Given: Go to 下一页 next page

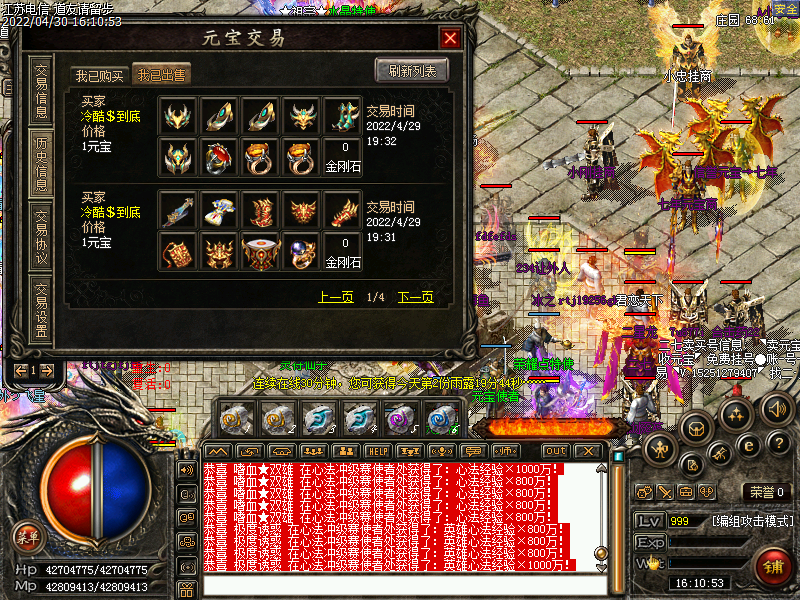Looking at the screenshot, I should [415, 297].
